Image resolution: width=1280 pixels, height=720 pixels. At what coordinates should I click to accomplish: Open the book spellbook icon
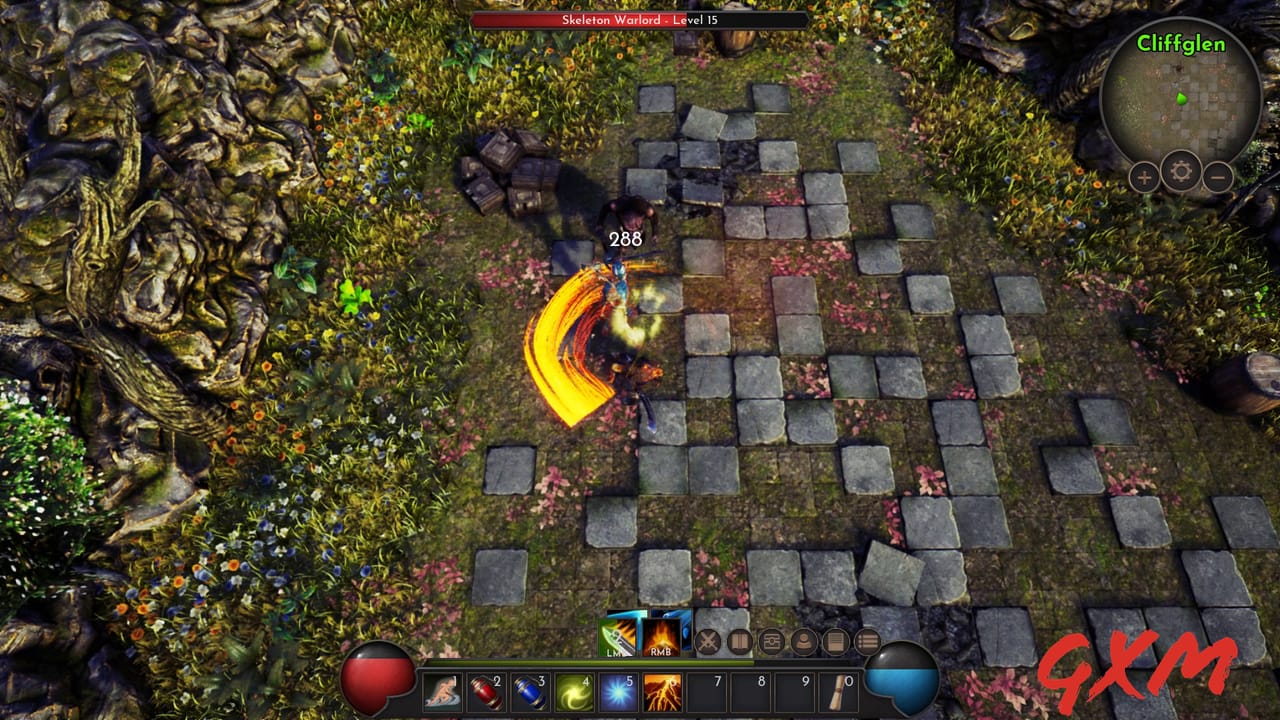pos(739,641)
